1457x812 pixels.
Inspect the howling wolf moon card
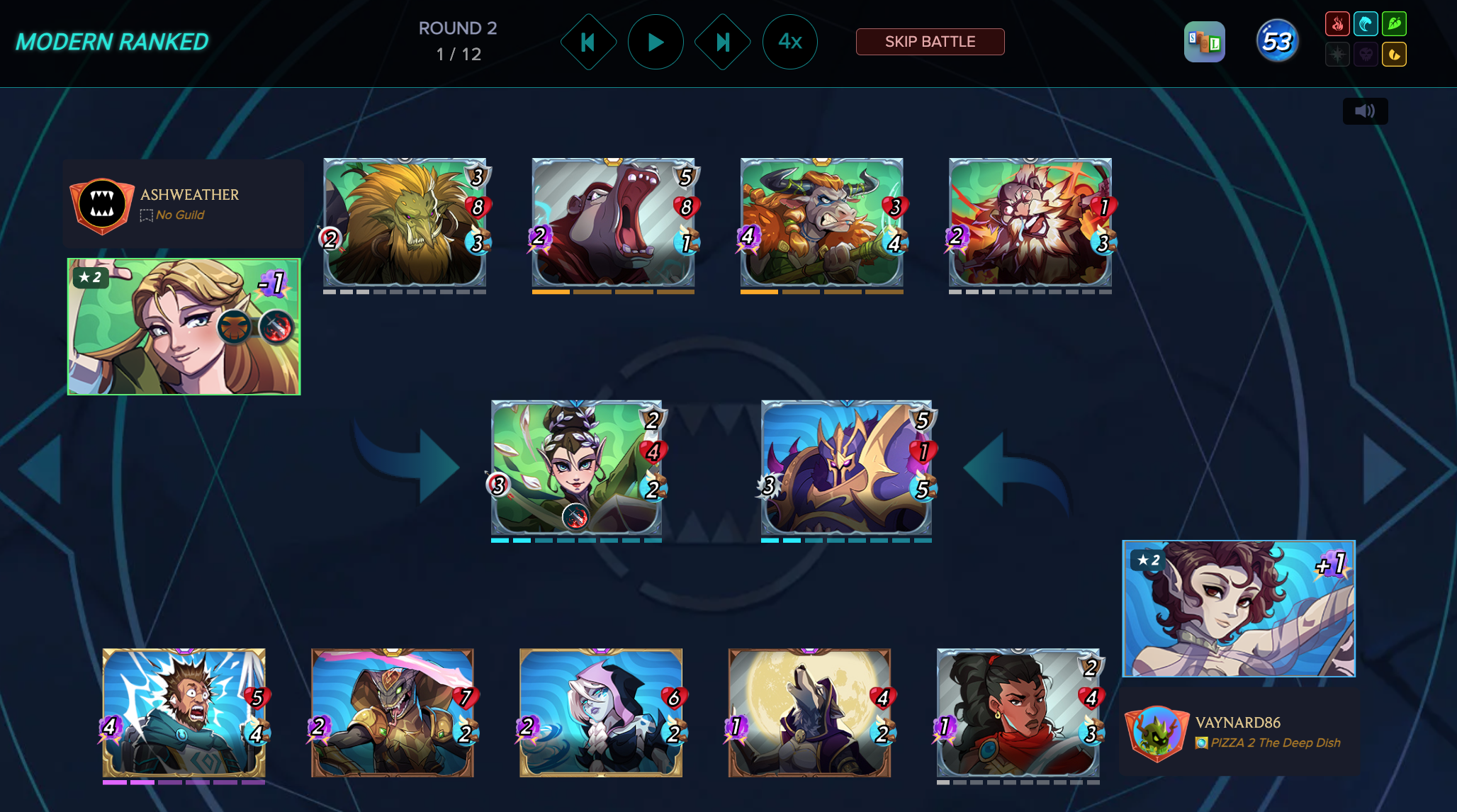809,713
